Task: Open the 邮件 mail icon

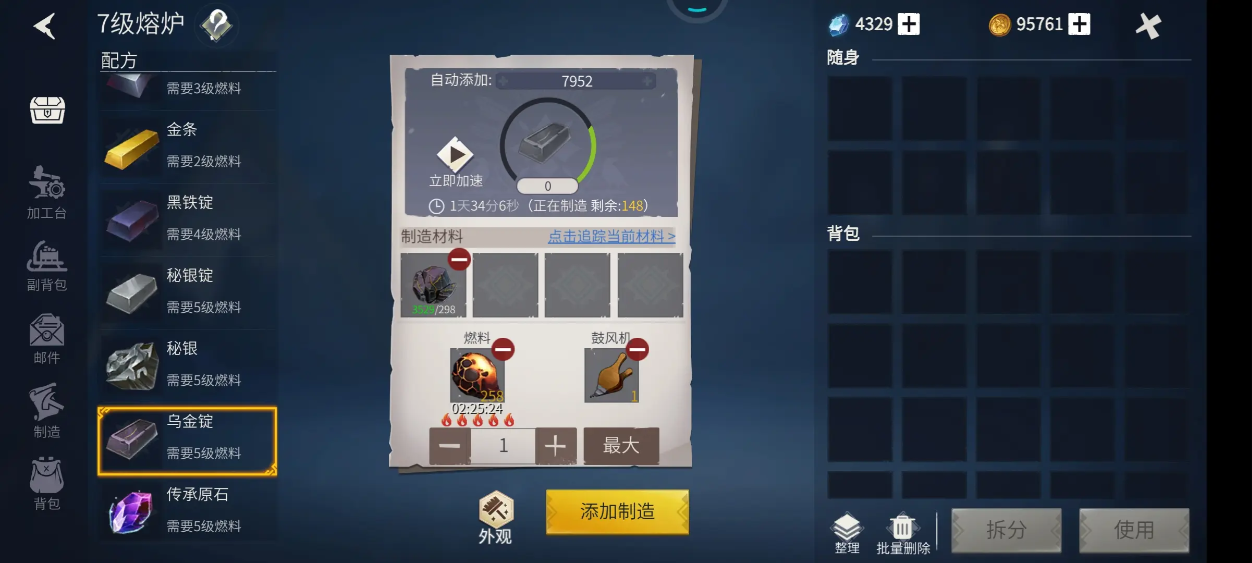Action: [x=47, y=338]
